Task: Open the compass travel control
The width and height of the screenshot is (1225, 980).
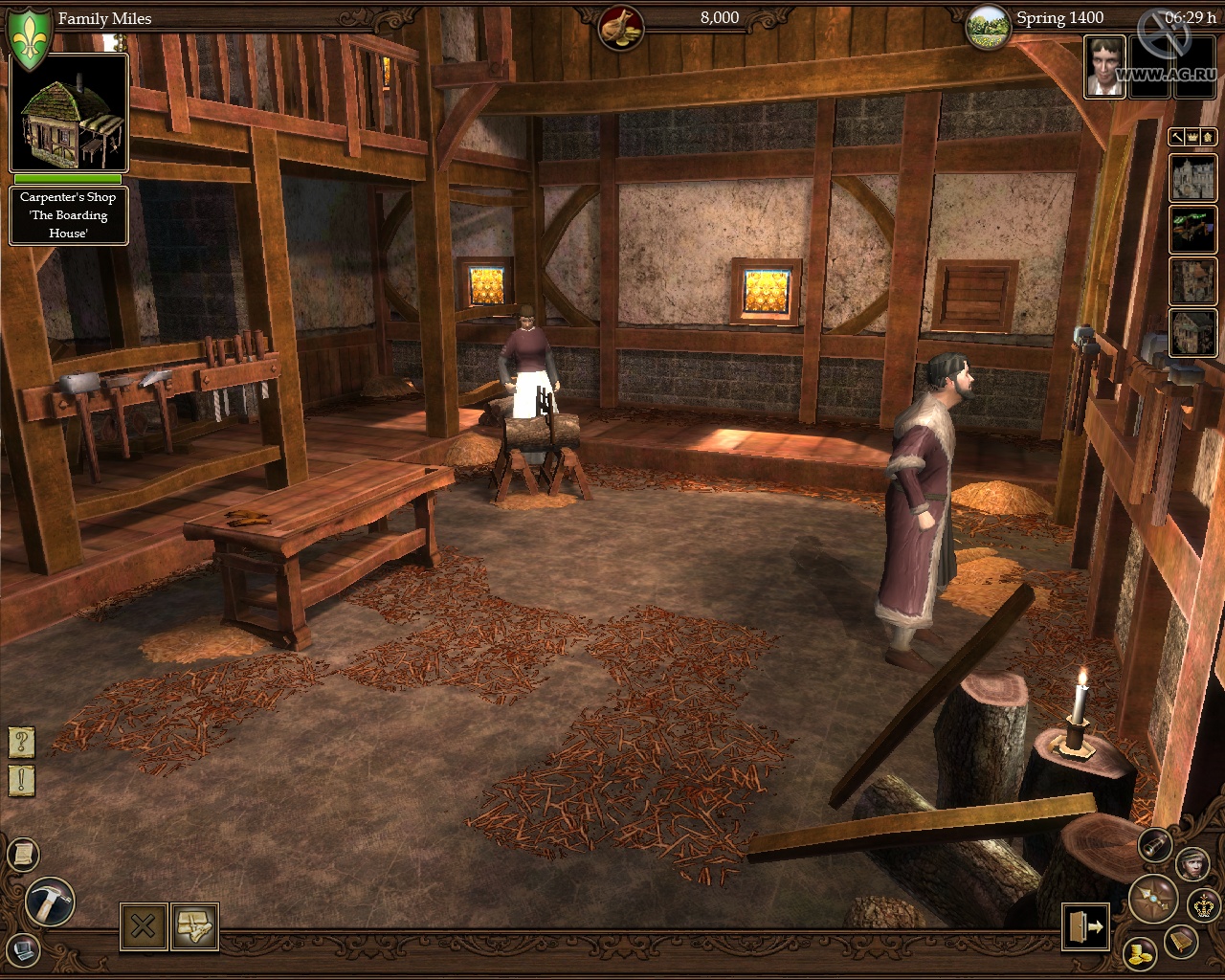Action: pyautogui.click(x=1153, y=899)
